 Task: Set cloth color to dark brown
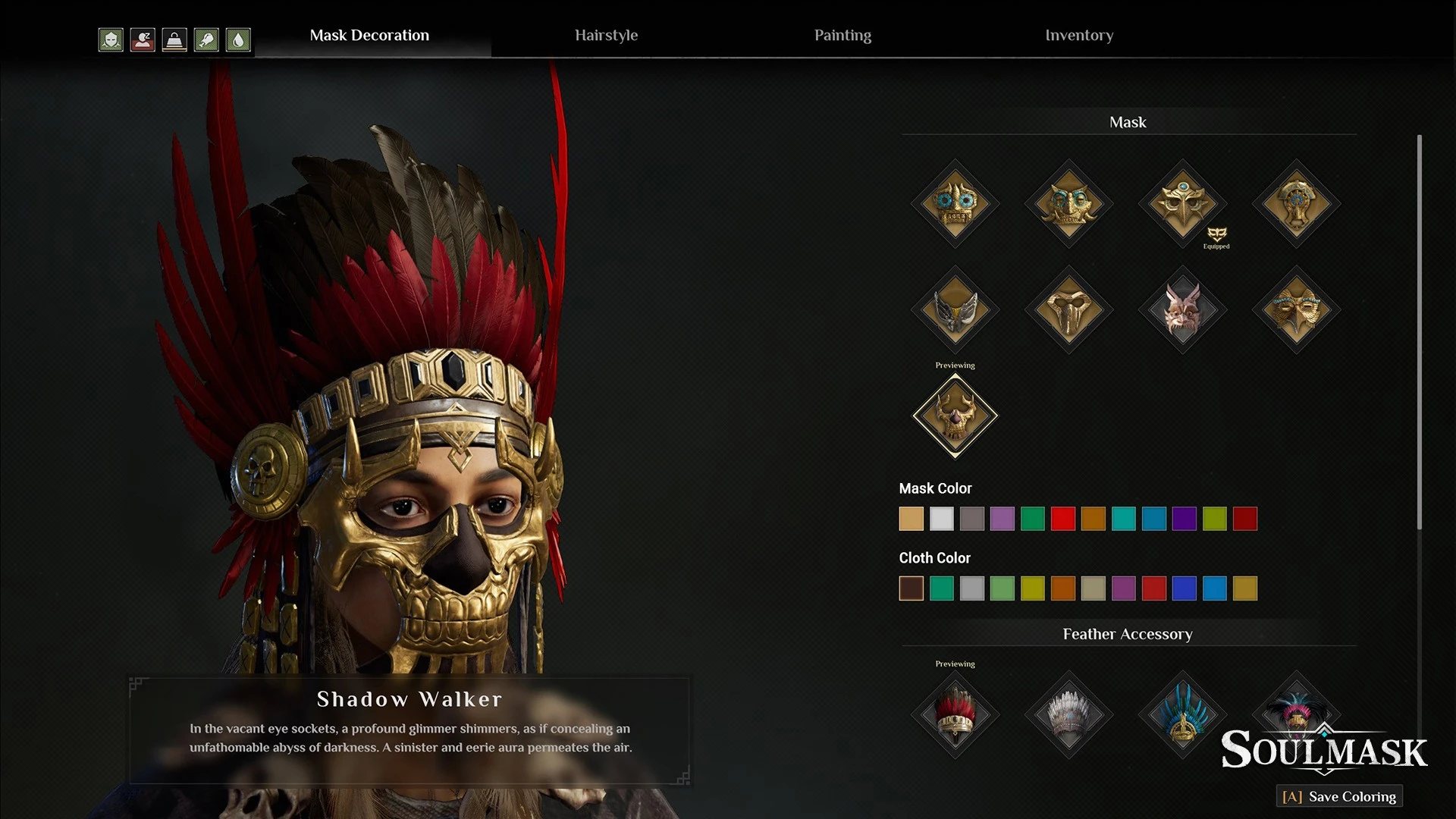tap(911, 588)
